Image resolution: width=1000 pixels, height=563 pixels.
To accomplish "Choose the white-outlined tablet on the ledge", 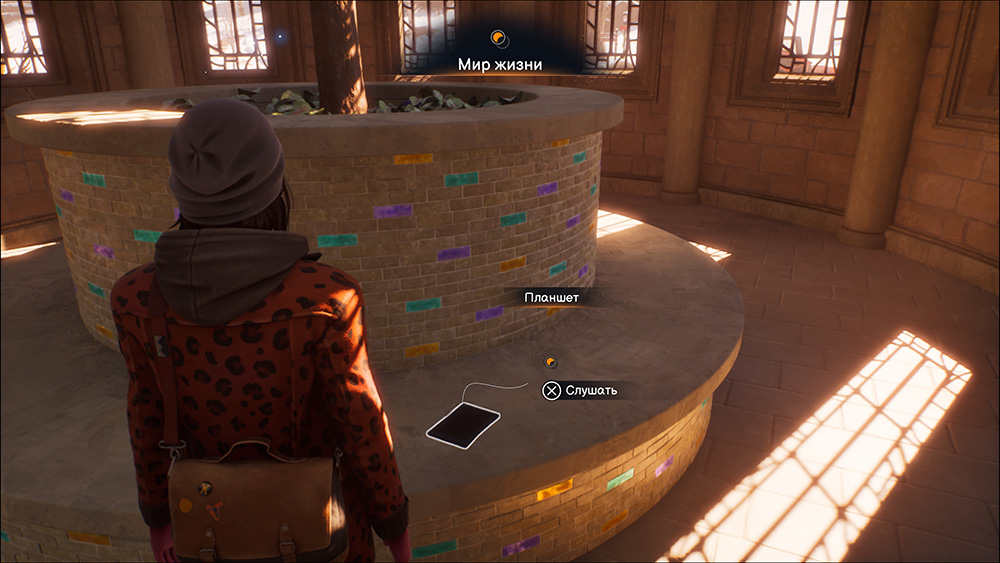I will (x=463, y=423).
